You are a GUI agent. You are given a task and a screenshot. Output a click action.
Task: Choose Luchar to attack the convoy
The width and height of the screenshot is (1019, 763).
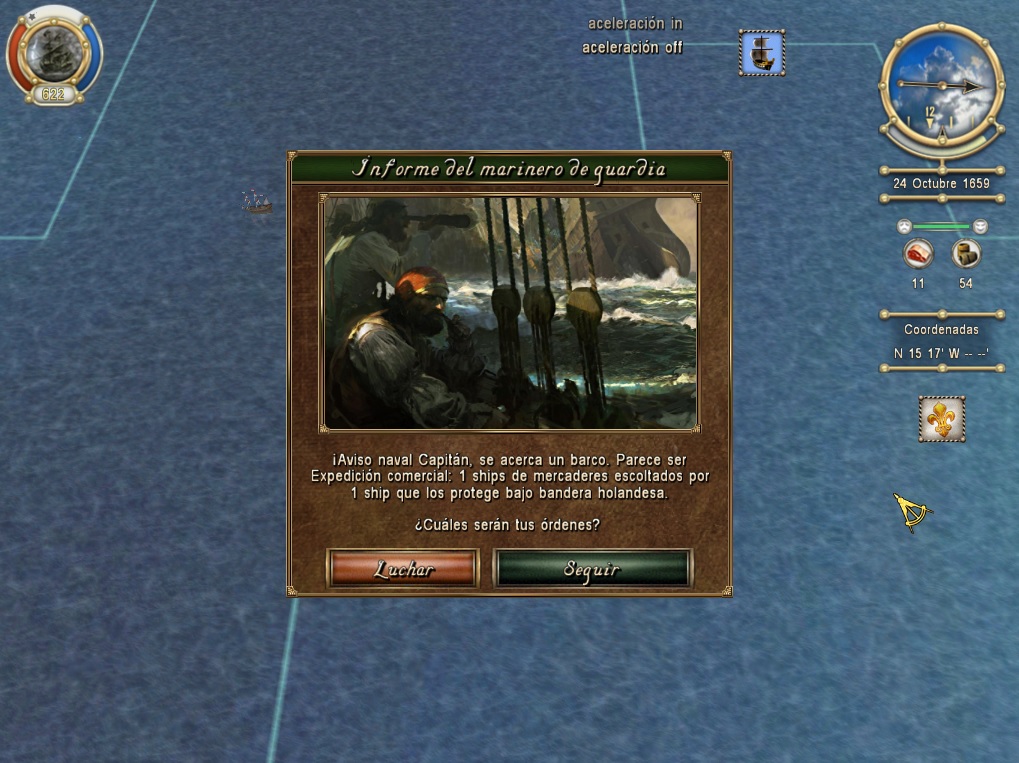click(403, 569)
